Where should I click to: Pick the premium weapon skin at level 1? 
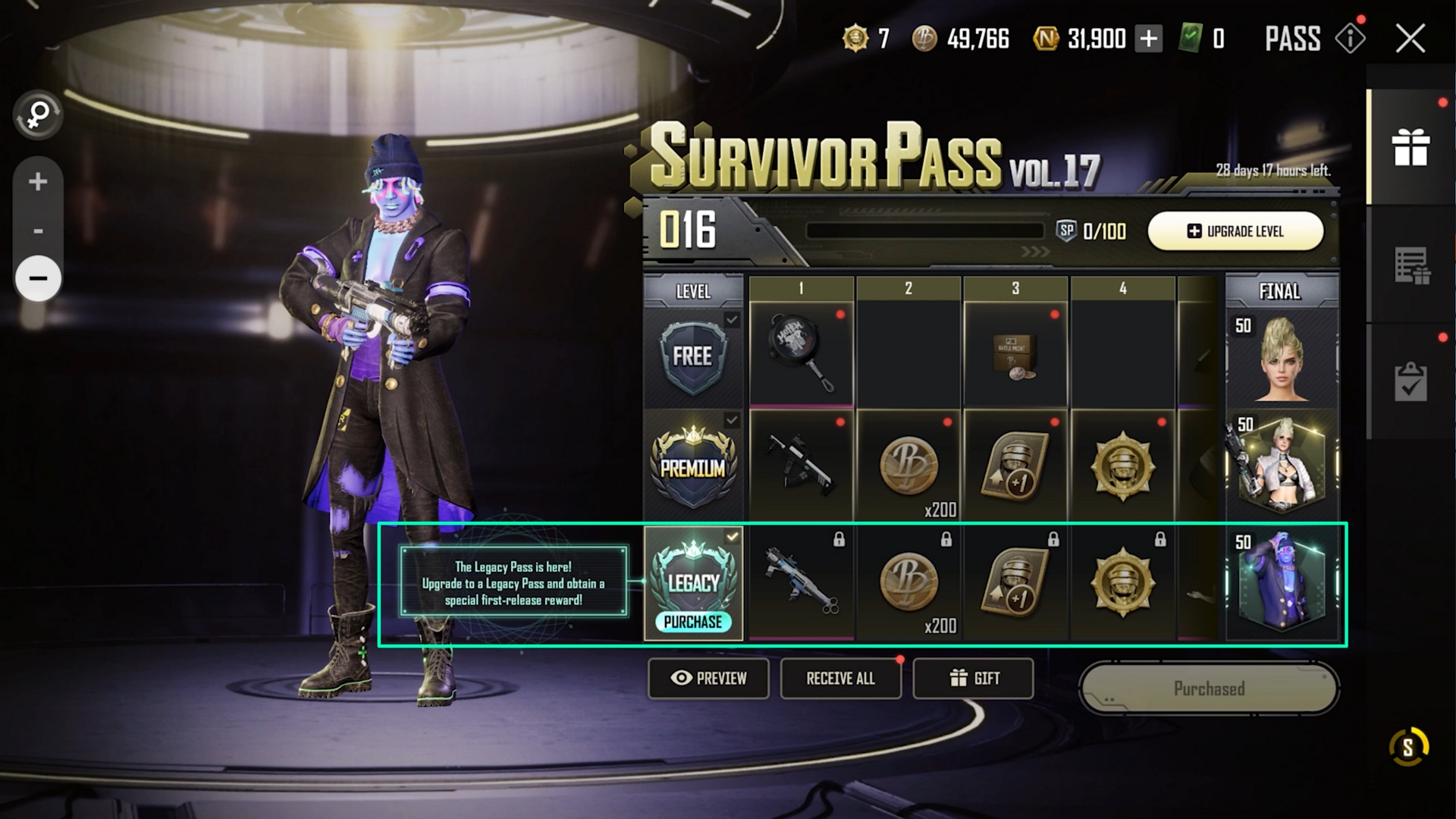(x=802, y=464)
